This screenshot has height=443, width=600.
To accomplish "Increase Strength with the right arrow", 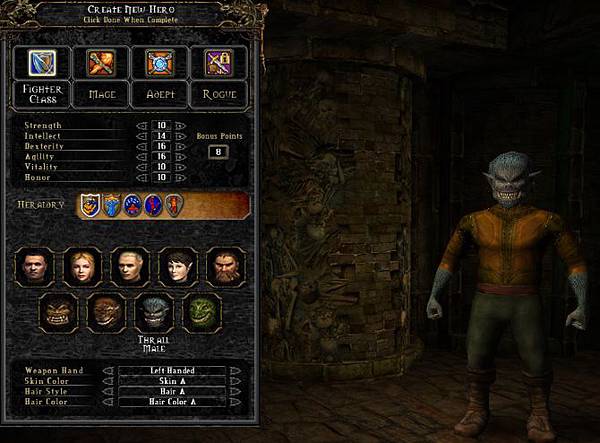I will [x=180, y=126].
